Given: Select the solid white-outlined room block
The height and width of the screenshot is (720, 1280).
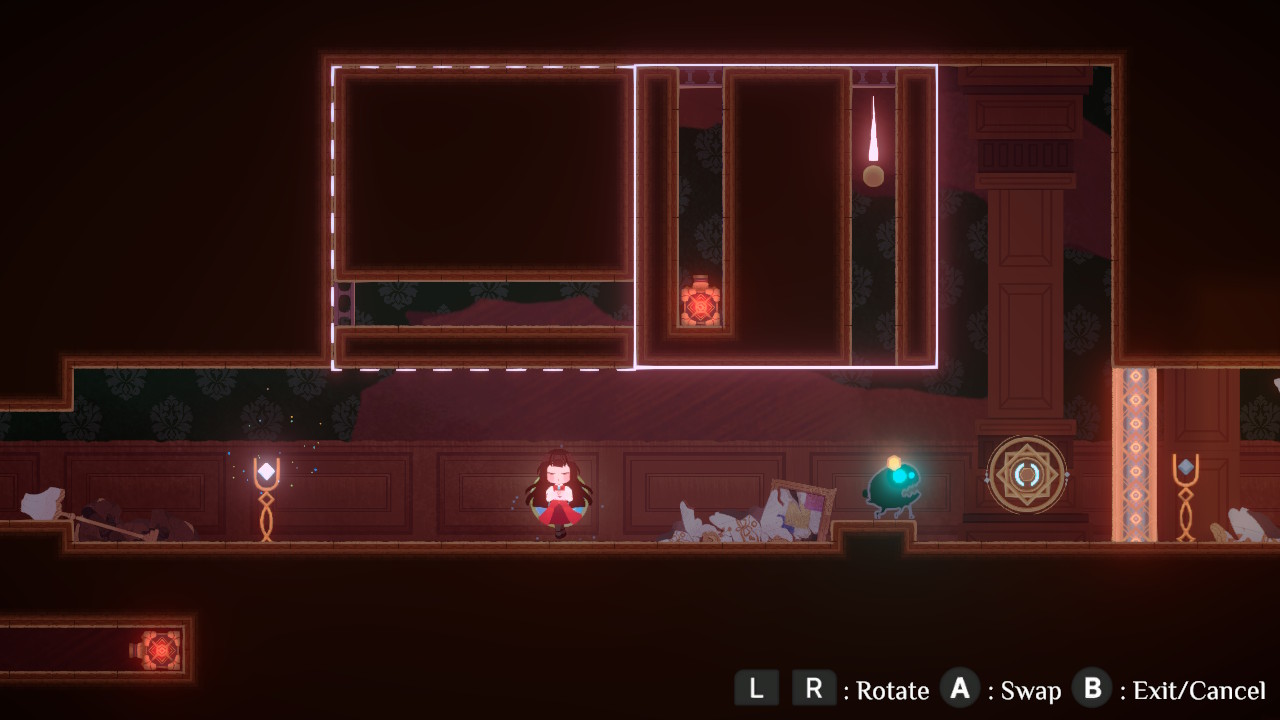Looking at the screenshot, I should click(x=786, y=216).
